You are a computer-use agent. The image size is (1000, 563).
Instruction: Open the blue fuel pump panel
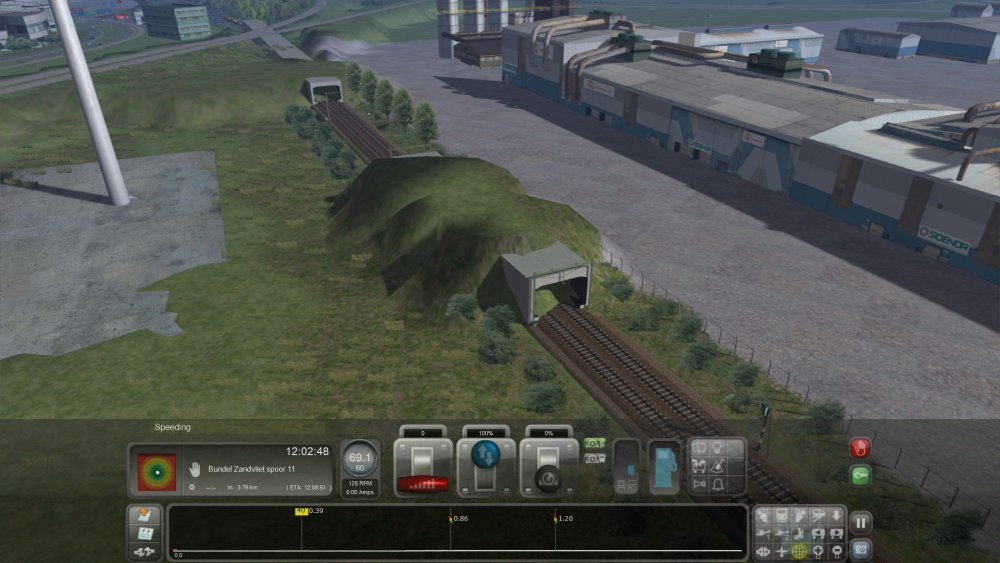pyautogui.click(x=663, y=467)
